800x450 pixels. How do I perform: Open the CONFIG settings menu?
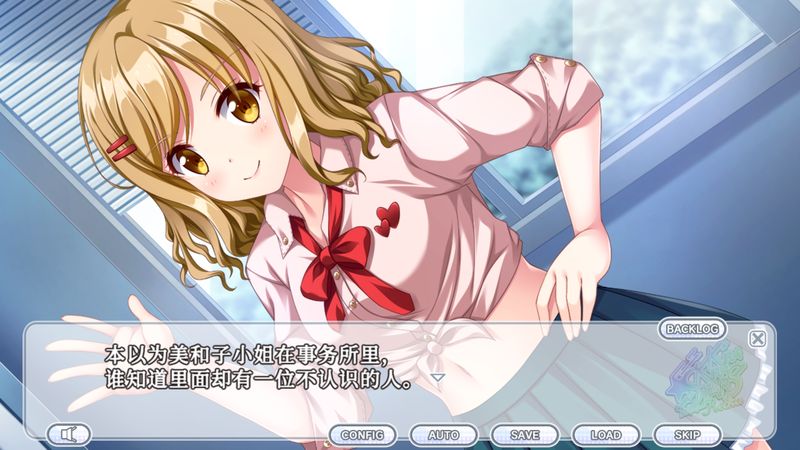pos(362,435)
